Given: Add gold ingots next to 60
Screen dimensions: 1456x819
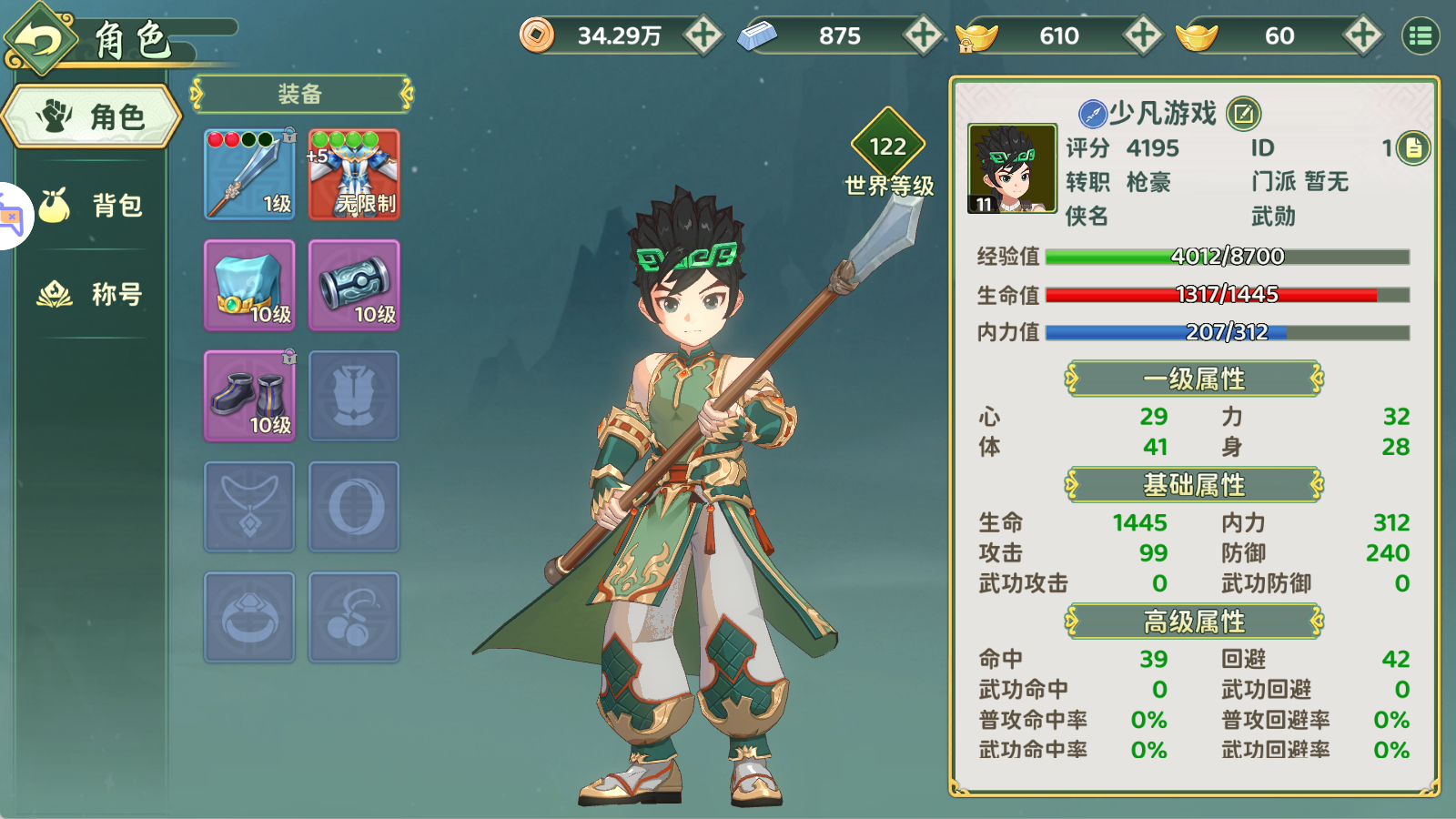Looking at the screenshot, I should pyautogui.click(x=1362, y=35).
